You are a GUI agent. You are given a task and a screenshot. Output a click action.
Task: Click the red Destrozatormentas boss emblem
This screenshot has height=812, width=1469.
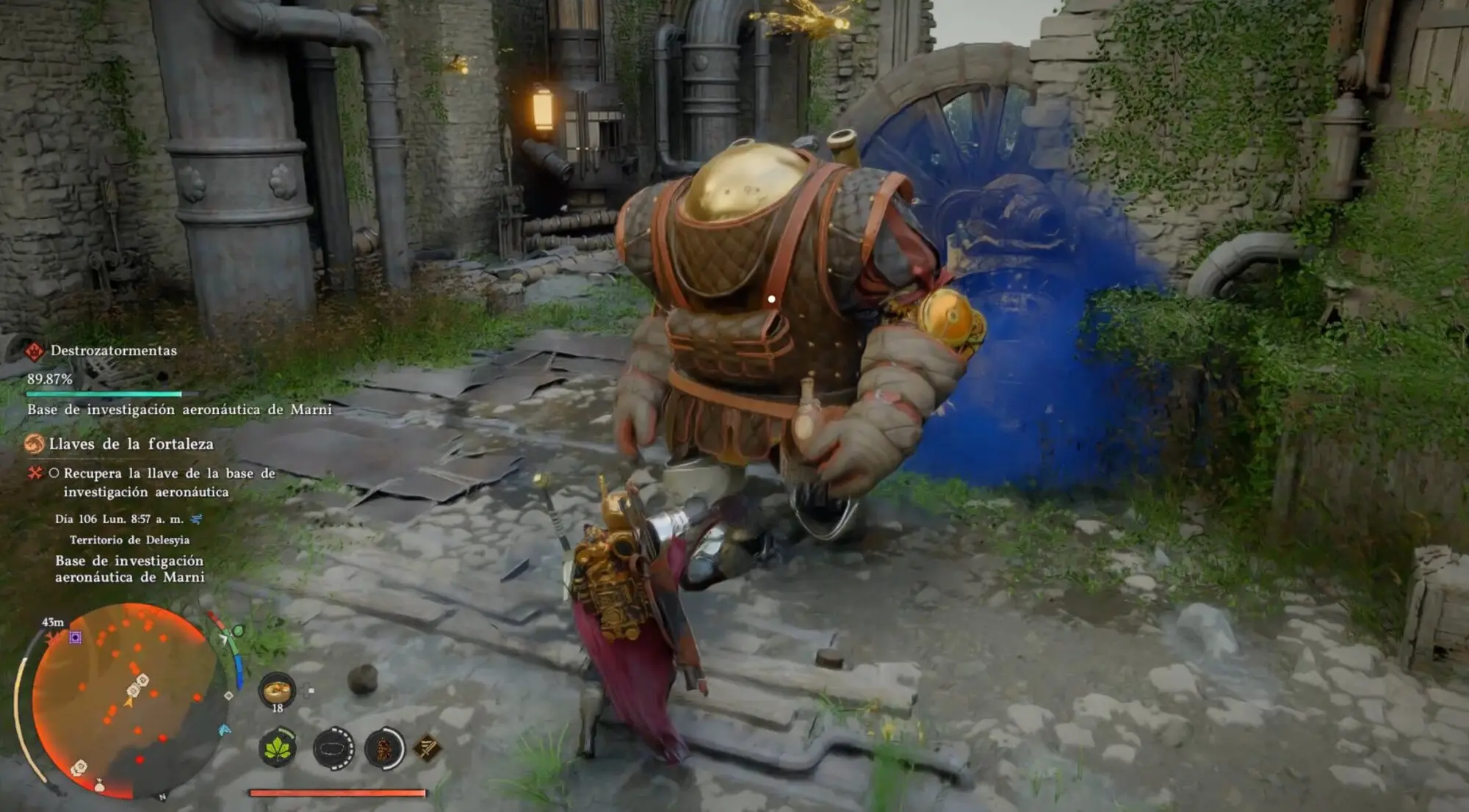point(35,352)
